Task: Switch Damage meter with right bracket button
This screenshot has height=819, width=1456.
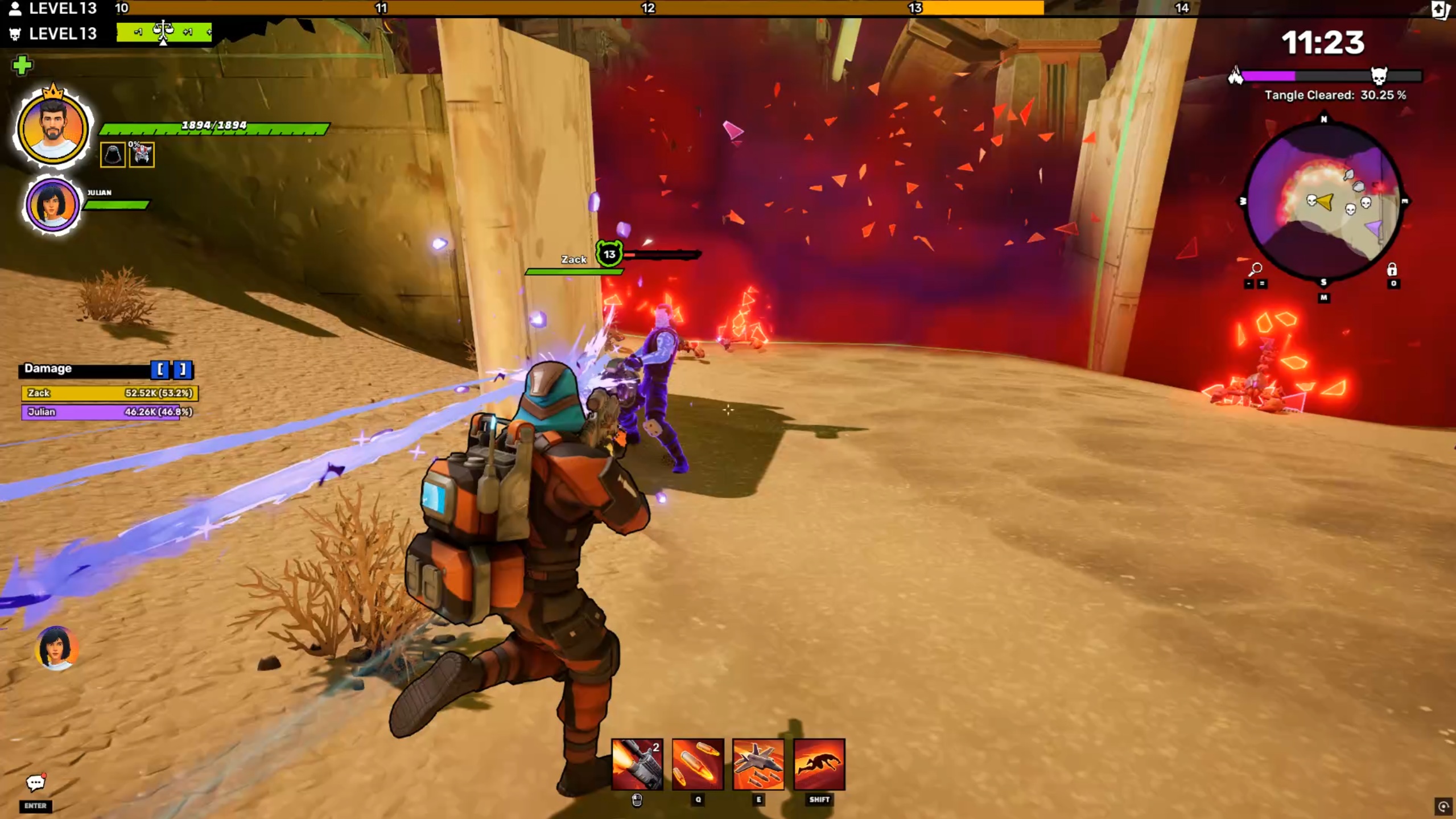Action: (183, 370)
